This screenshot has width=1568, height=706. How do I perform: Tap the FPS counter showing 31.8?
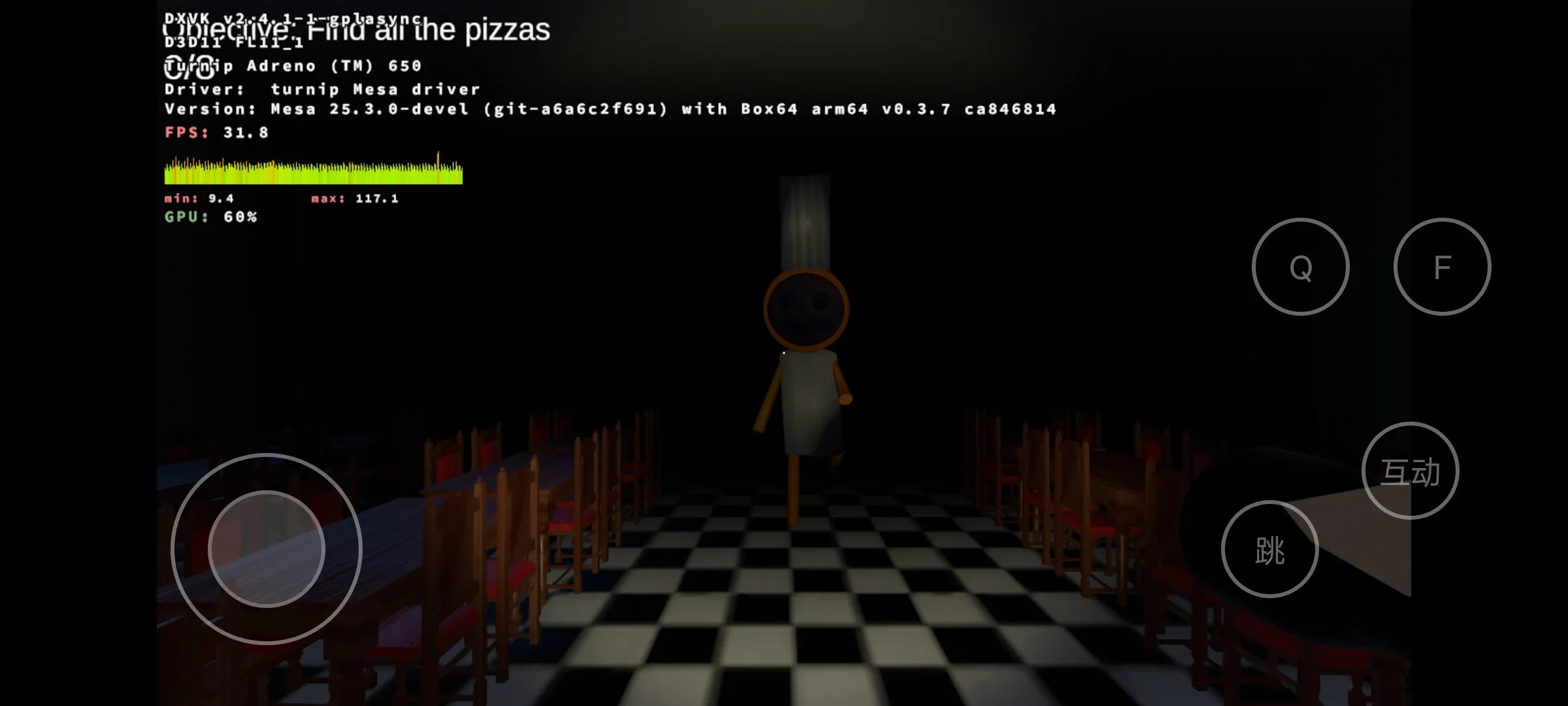pyautogui.click(x=216, y=133)
